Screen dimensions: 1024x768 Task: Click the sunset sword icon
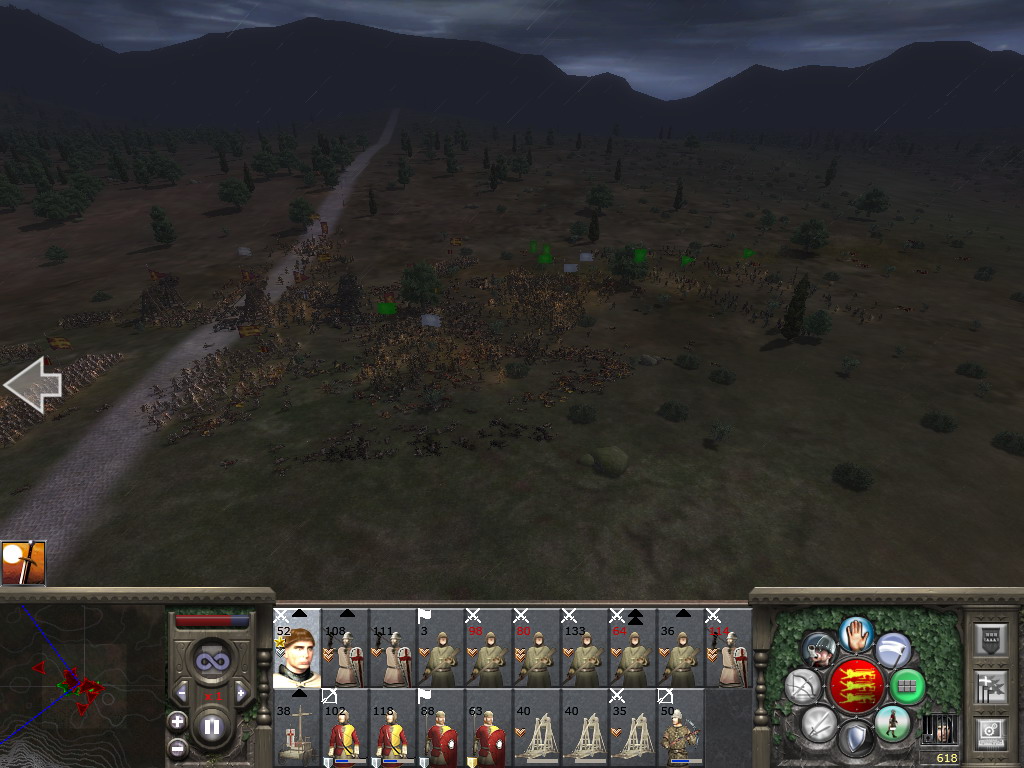tap(23, 563)
